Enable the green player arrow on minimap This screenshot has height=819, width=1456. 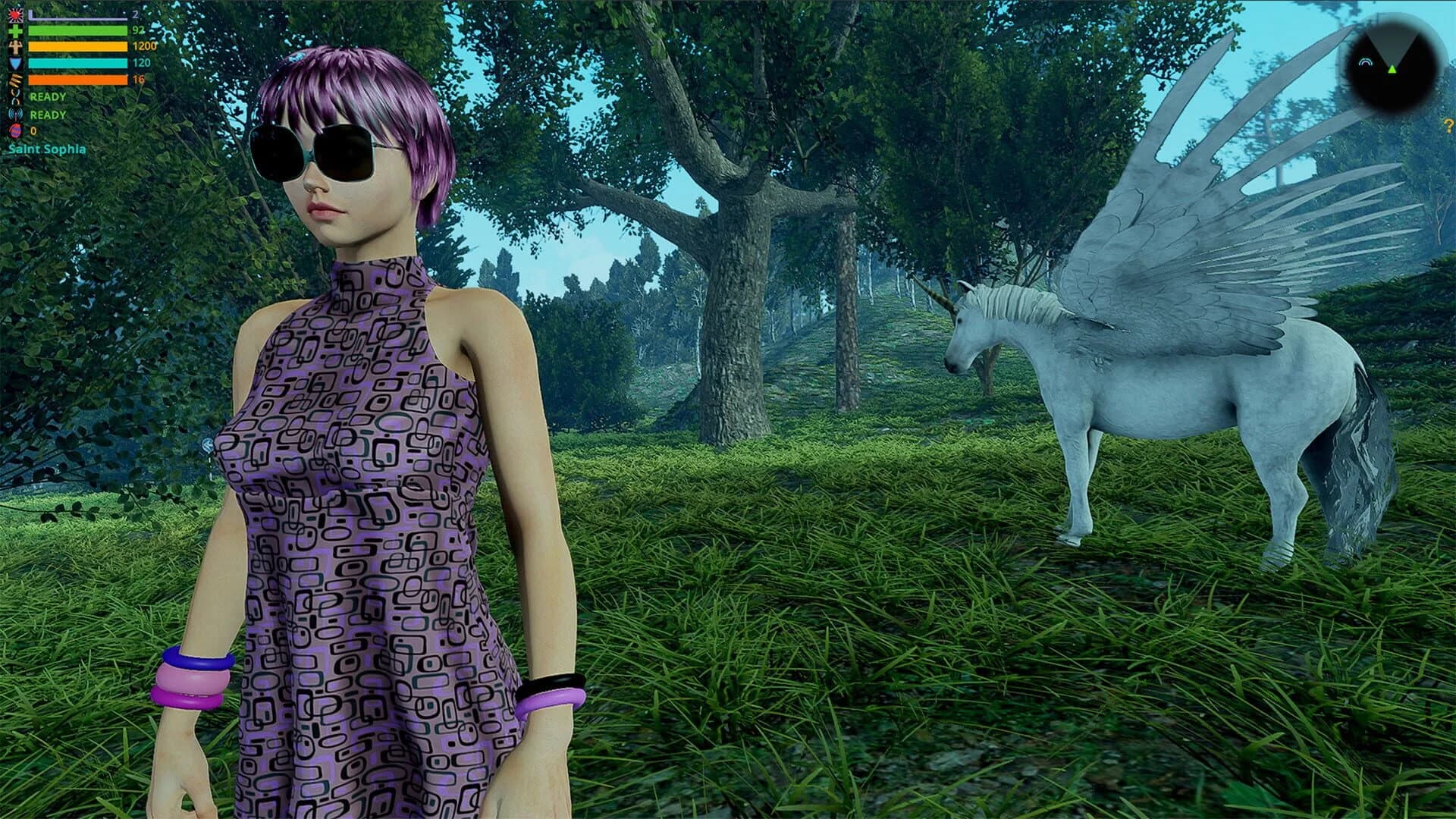(1392, 70)
